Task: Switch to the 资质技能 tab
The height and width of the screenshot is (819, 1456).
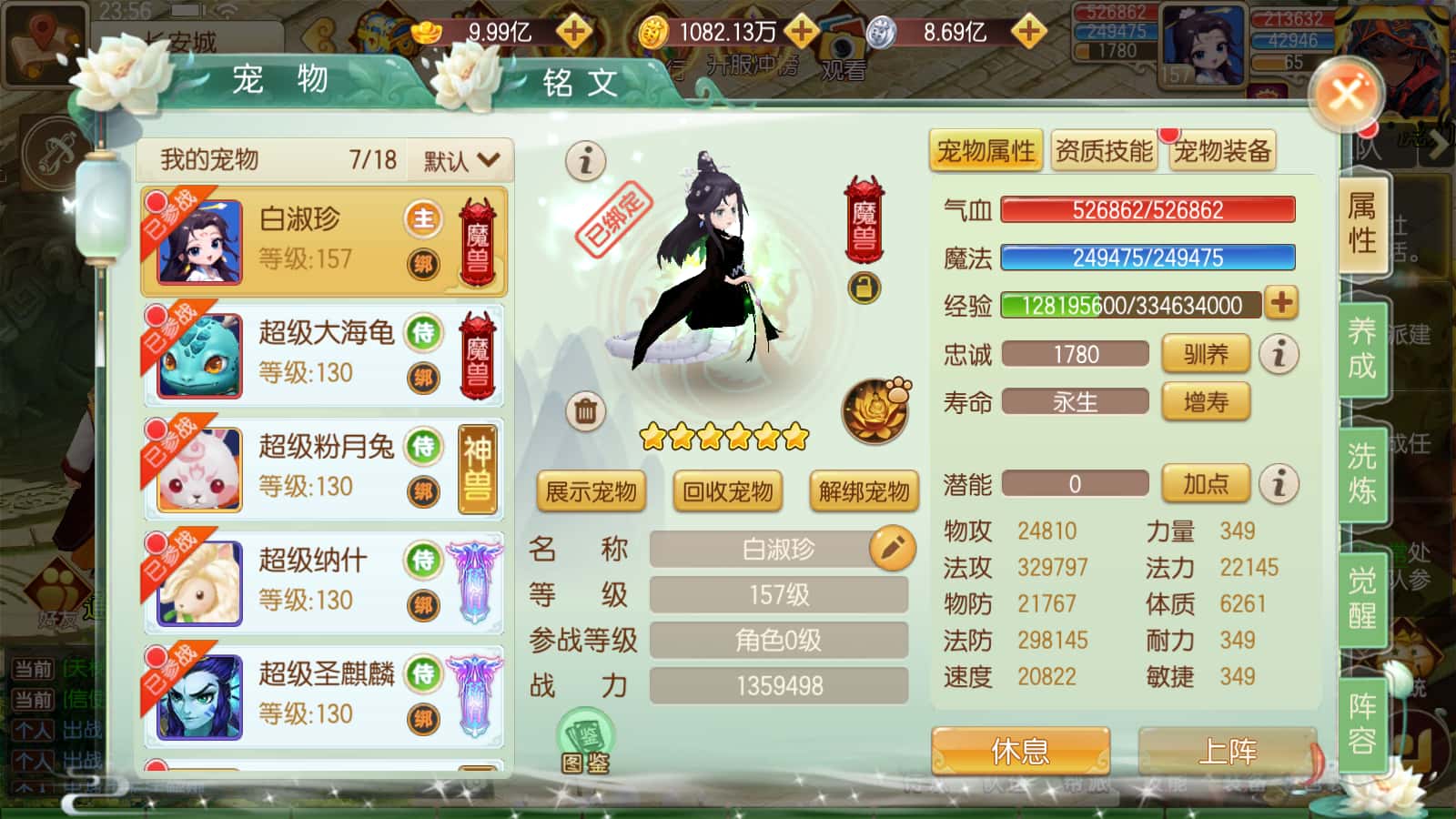Action: pos(1104,151)
